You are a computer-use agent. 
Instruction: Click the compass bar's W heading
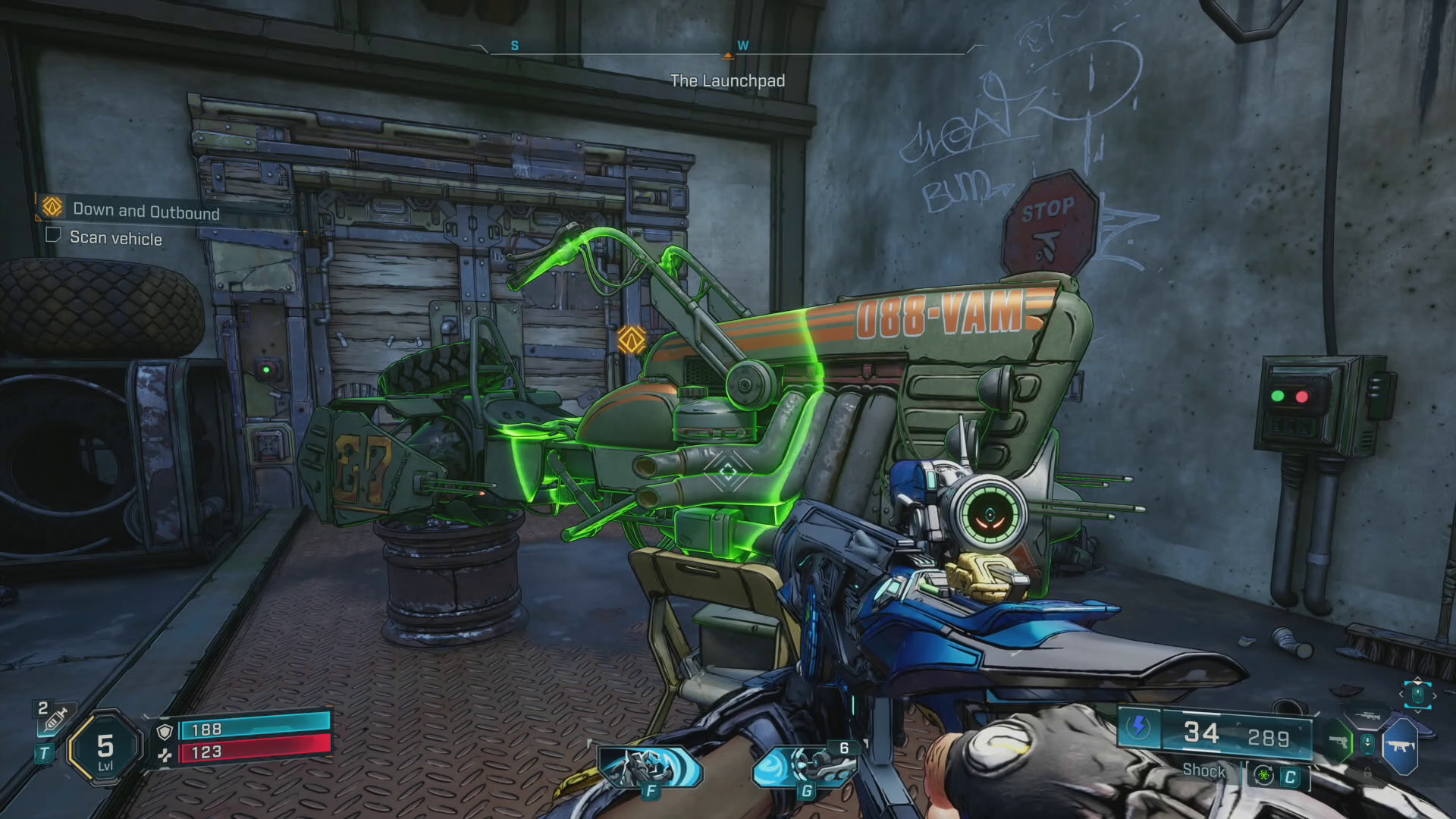click(x=742, y=45)
